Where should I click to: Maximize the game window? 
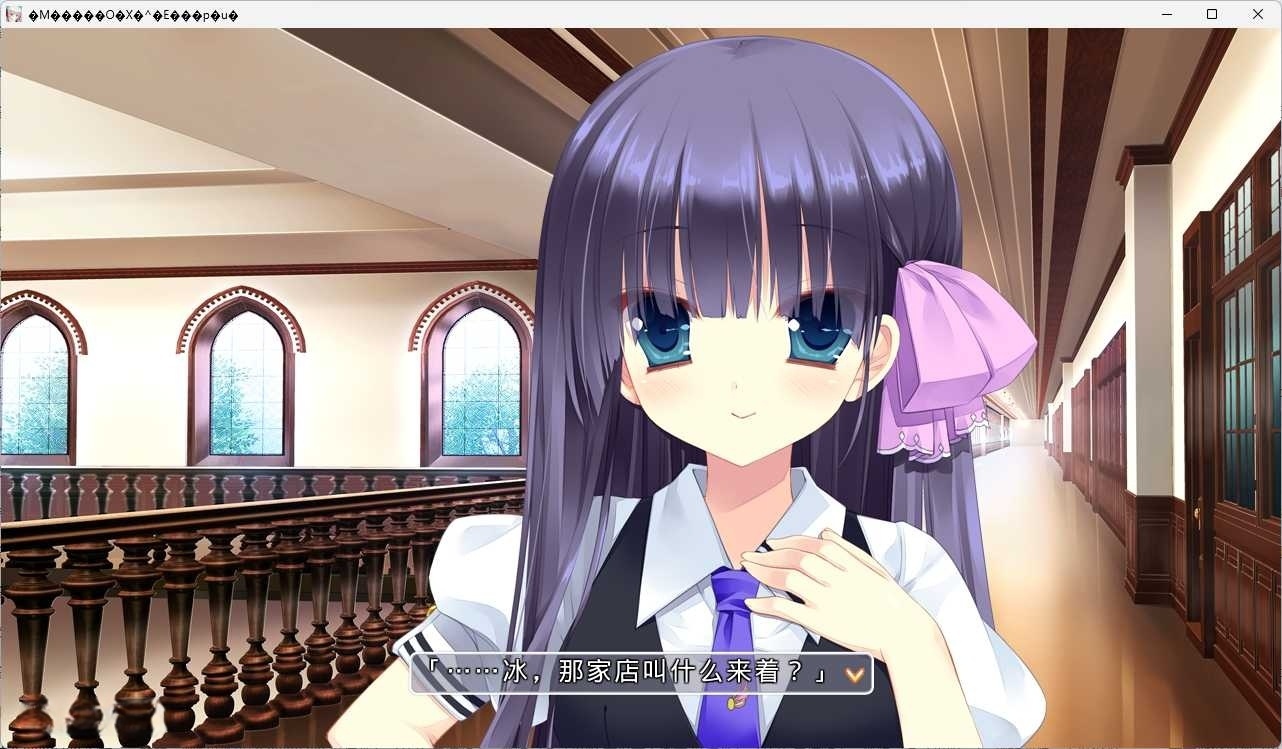1212,14
